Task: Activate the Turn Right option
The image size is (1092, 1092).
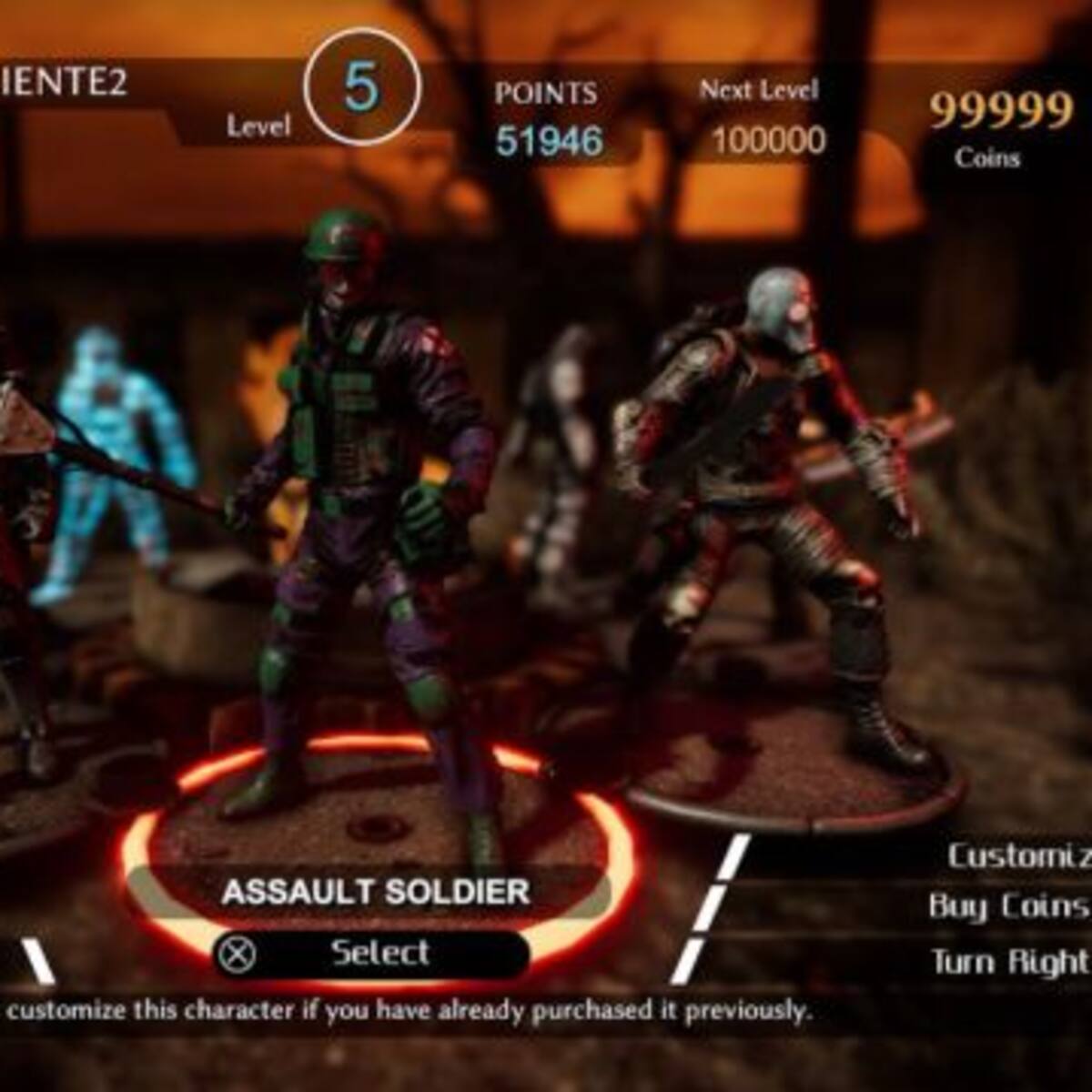Action: (1008, 961)
